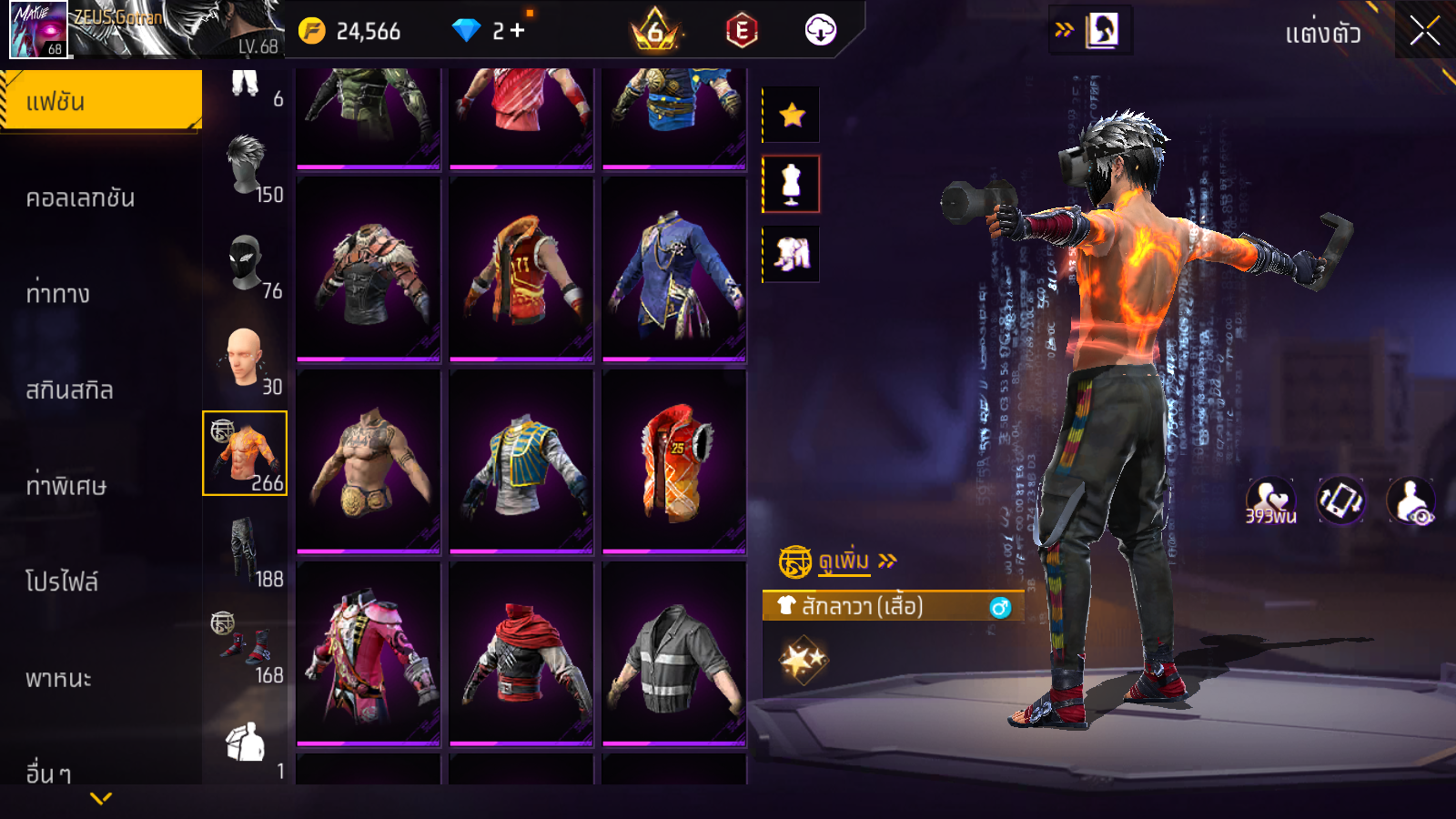The width and height of the screenshot is (1456, 819).
Task: Open the คอลเลกชัน tab
Action: 81,197
